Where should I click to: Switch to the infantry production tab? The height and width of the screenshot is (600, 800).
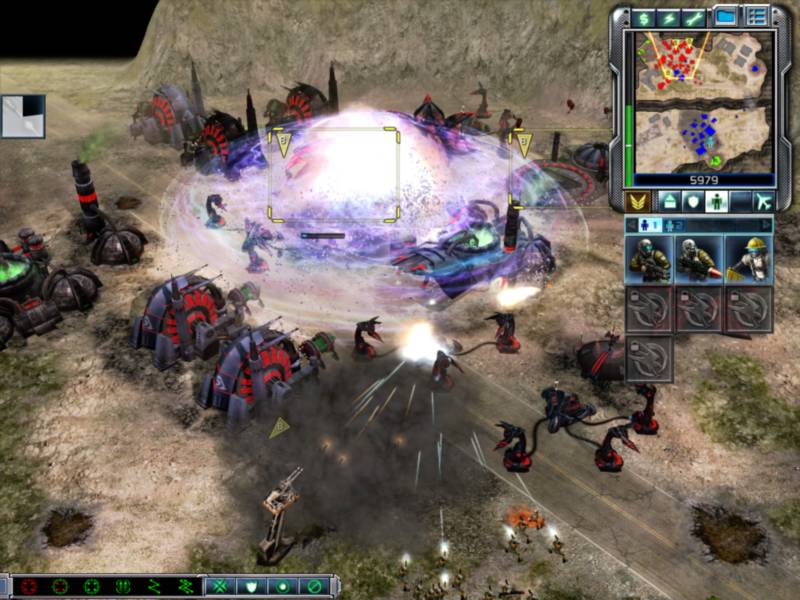coord(715,201)
